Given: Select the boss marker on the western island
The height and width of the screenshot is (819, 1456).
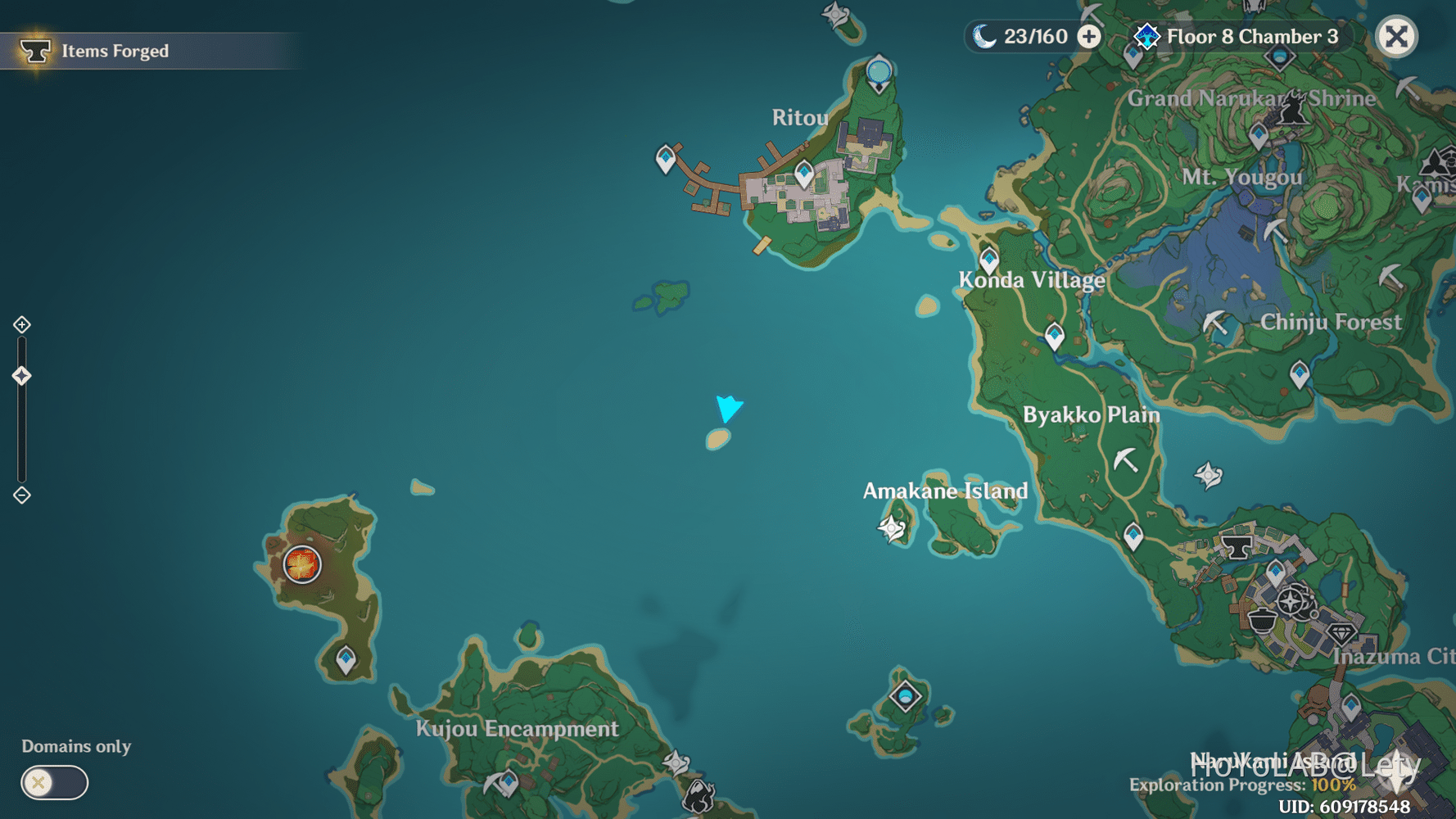Looking at the screenshot, I should tap(301, 565).
